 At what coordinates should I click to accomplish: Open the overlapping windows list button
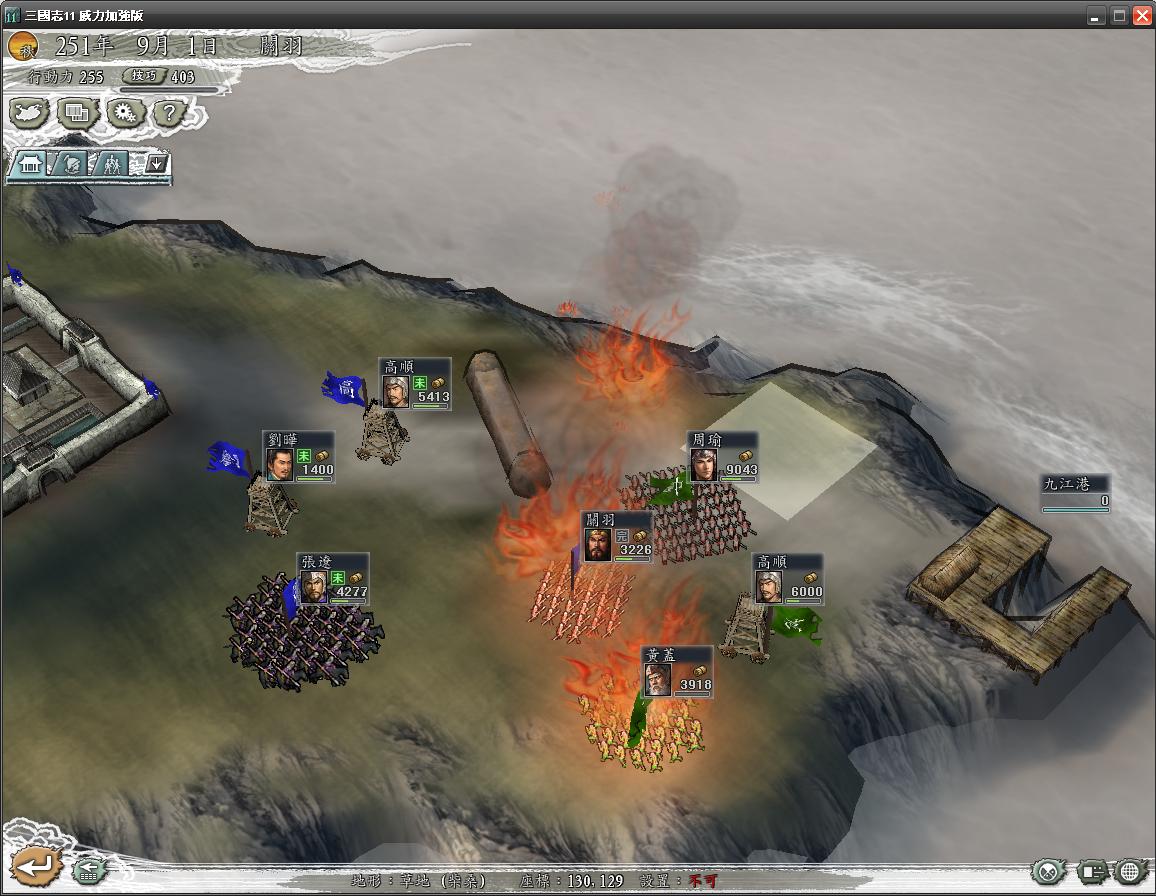point(77,113)
